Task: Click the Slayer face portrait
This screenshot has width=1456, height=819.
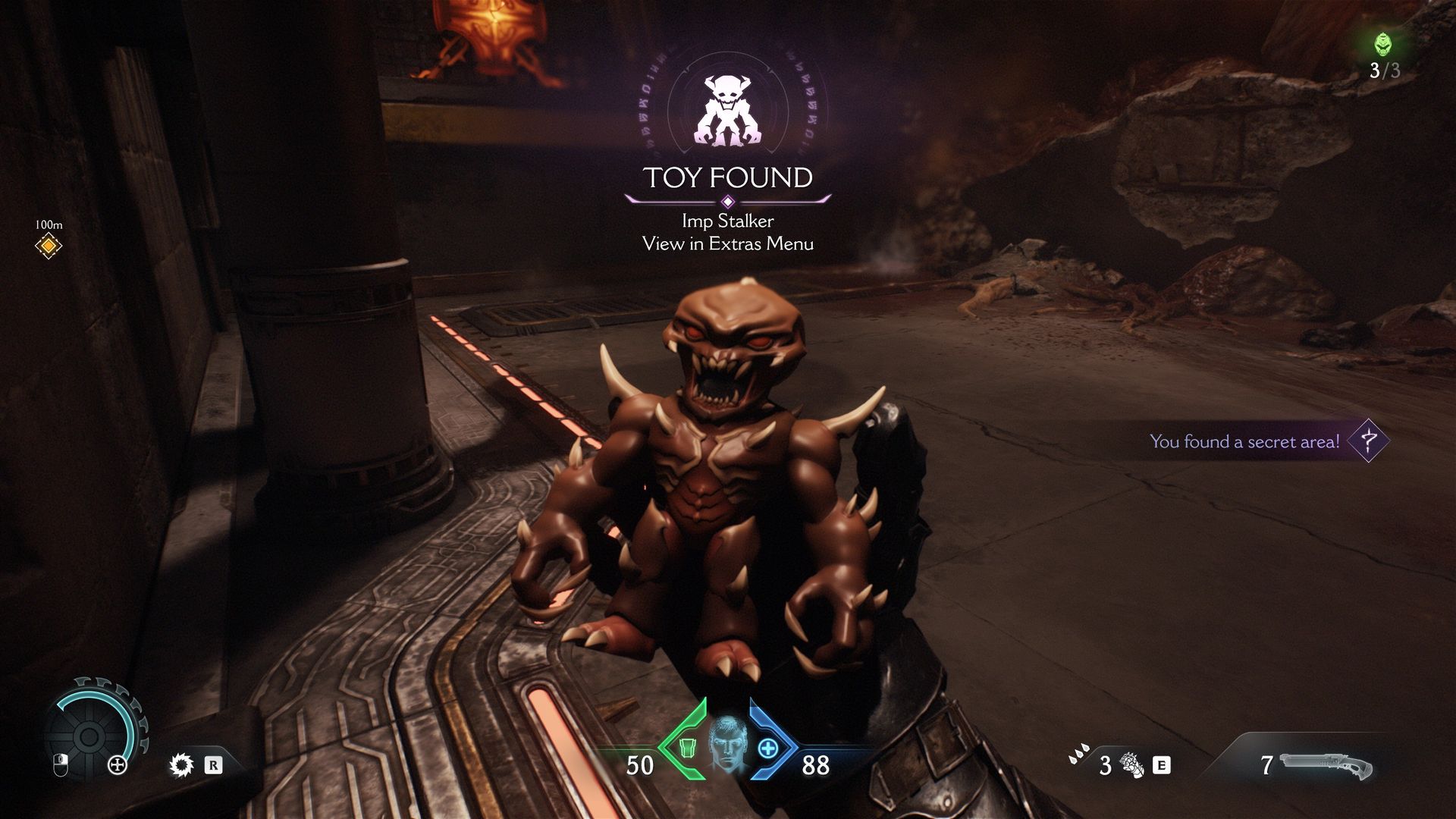Action: point(728,745)
